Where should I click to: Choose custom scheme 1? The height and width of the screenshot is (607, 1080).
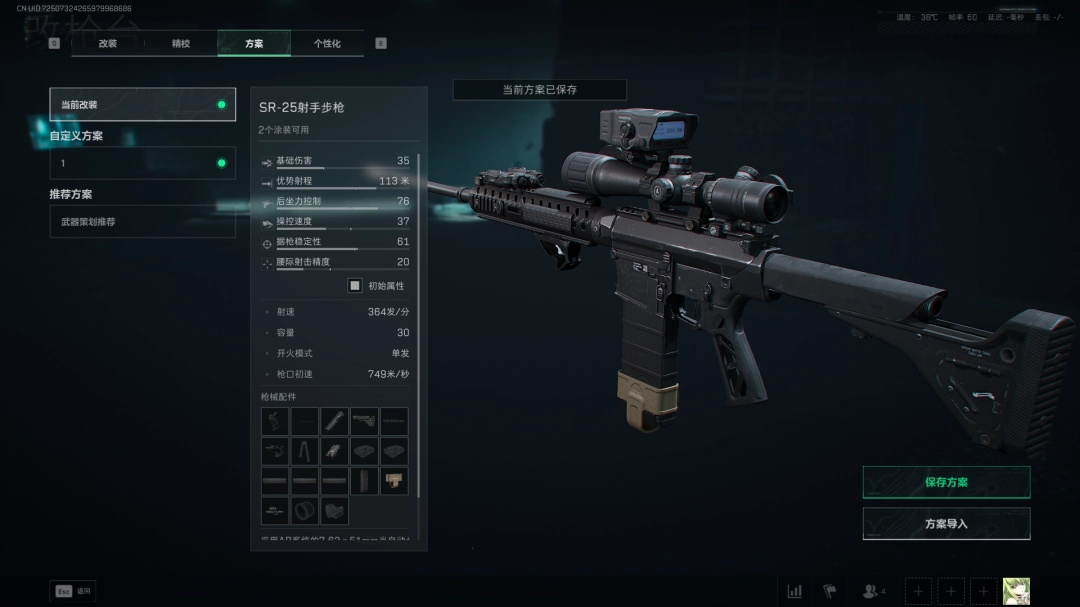pos(142,163)
